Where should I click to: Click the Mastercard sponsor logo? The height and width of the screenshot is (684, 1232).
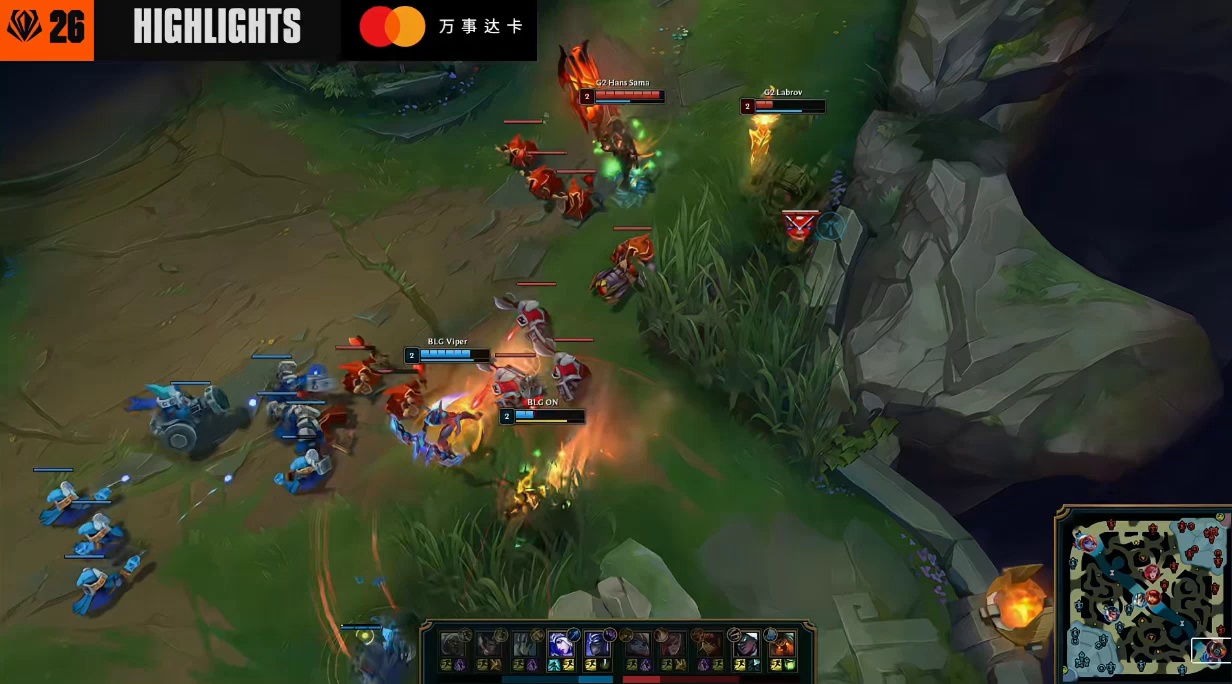(393, 27)
